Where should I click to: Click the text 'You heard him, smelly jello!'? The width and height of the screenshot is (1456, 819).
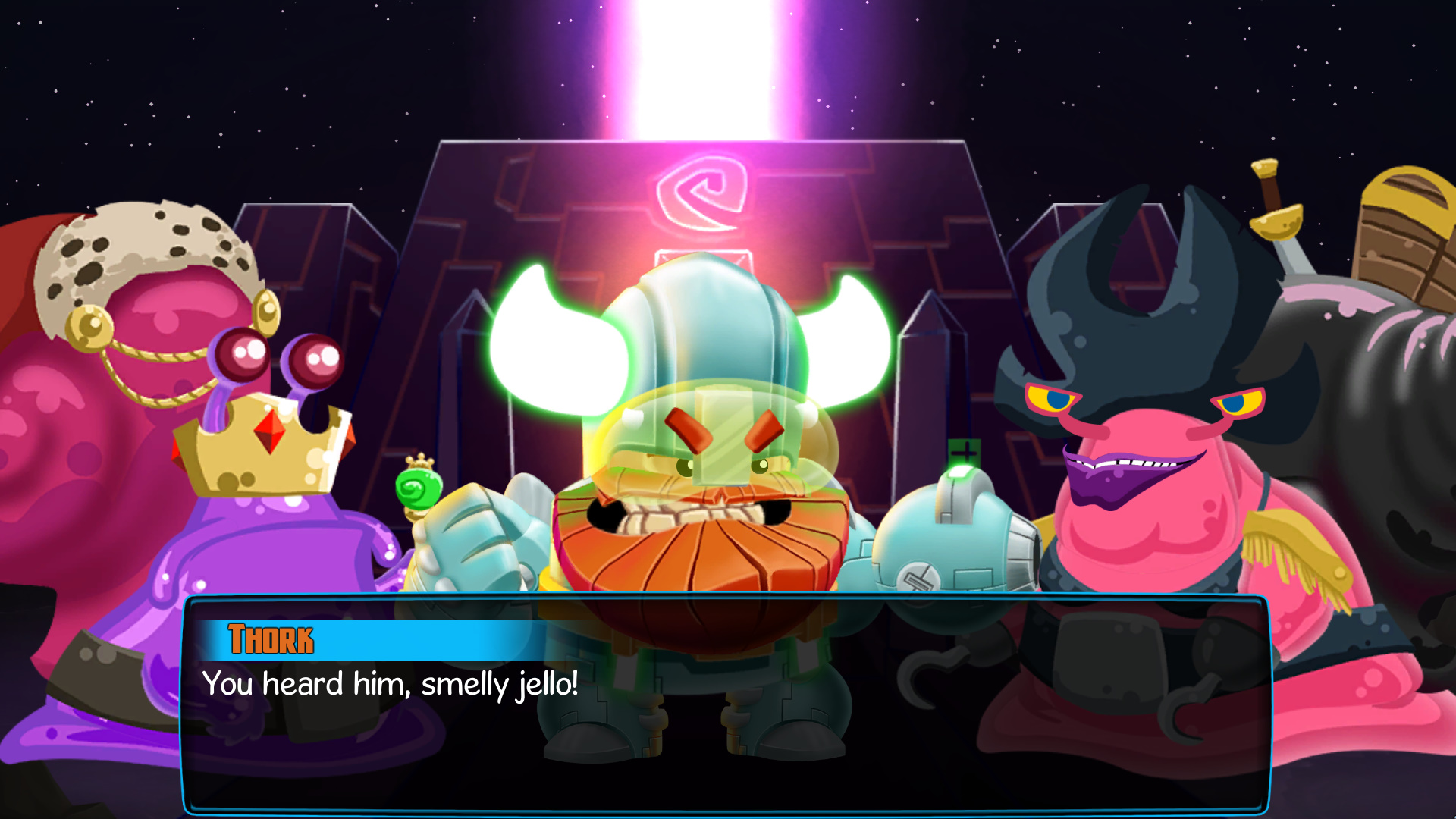[389, 684]
